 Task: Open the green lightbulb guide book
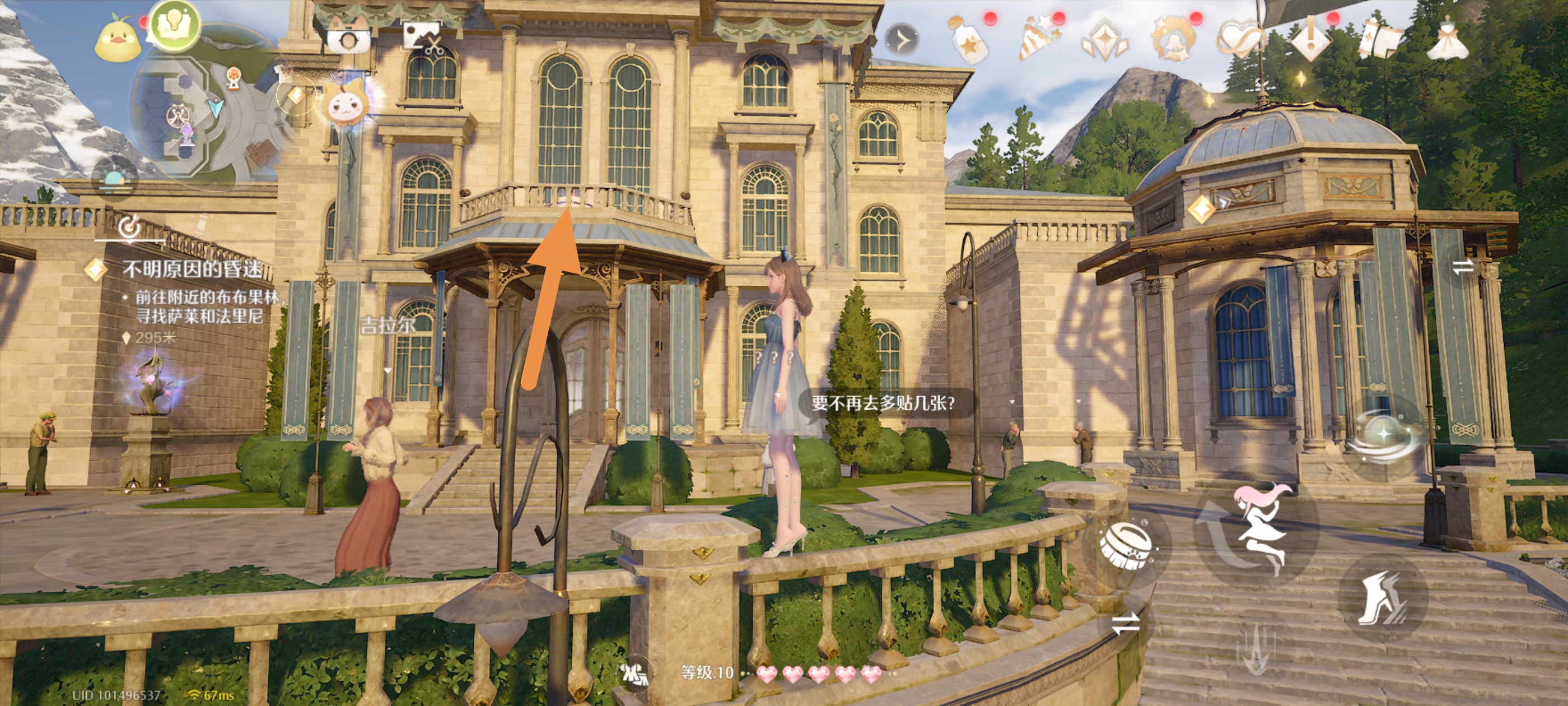pos(175,26)
